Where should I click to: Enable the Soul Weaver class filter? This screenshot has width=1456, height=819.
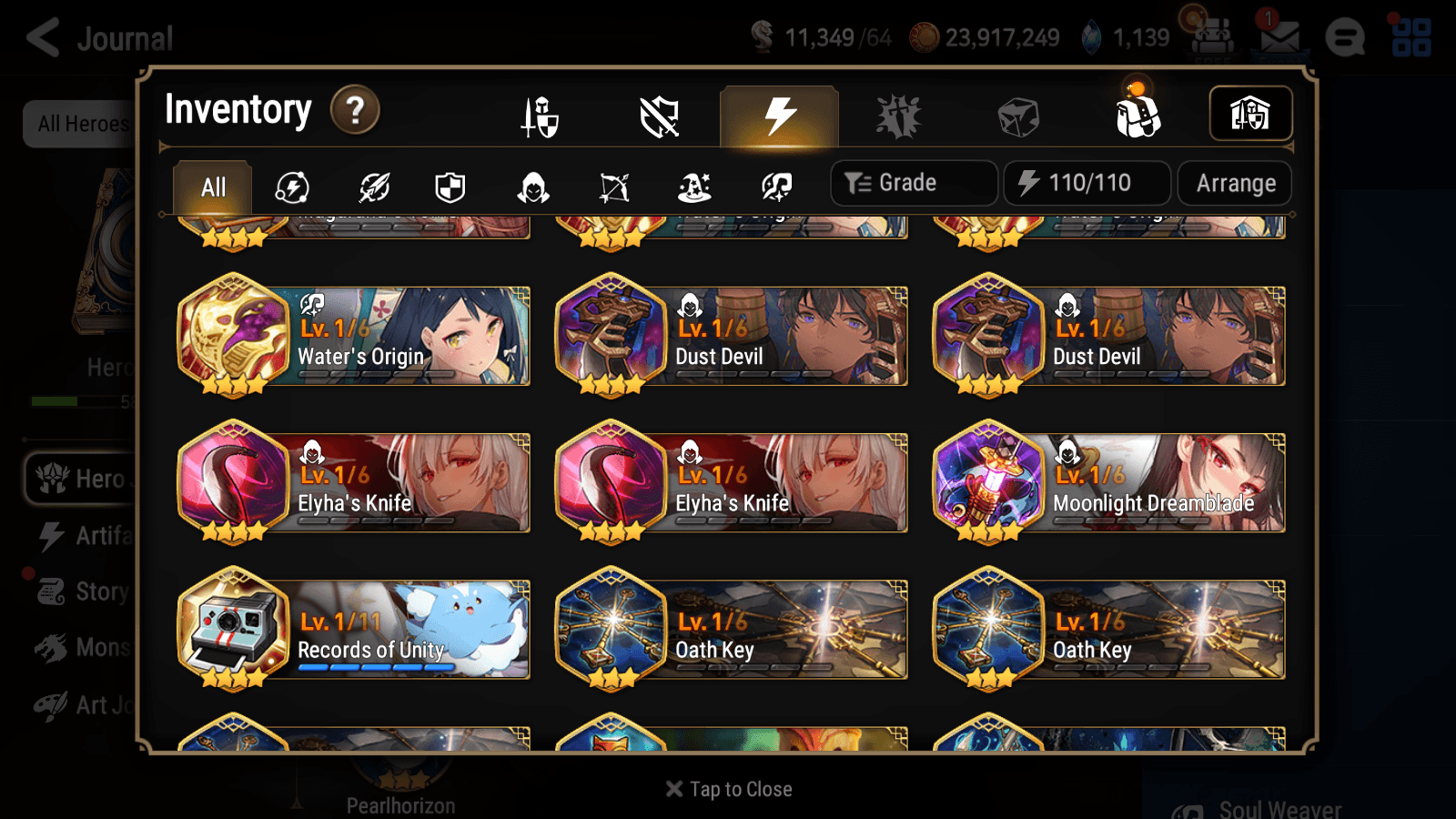click(x=777, y=187)
